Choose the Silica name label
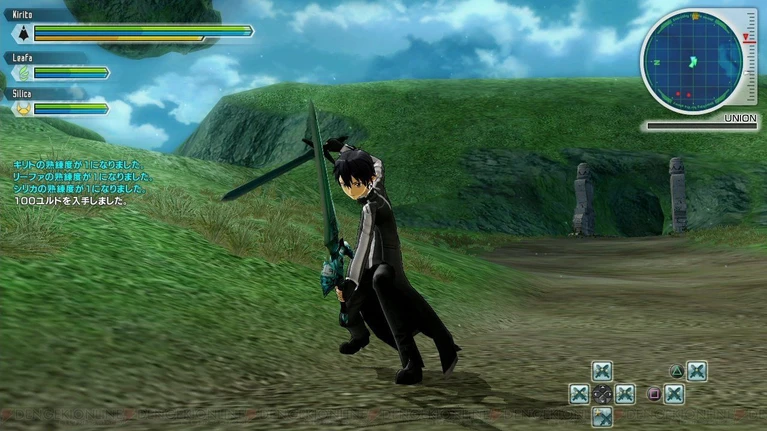Viewport: 767px width, 431px height. coord(24,93)
